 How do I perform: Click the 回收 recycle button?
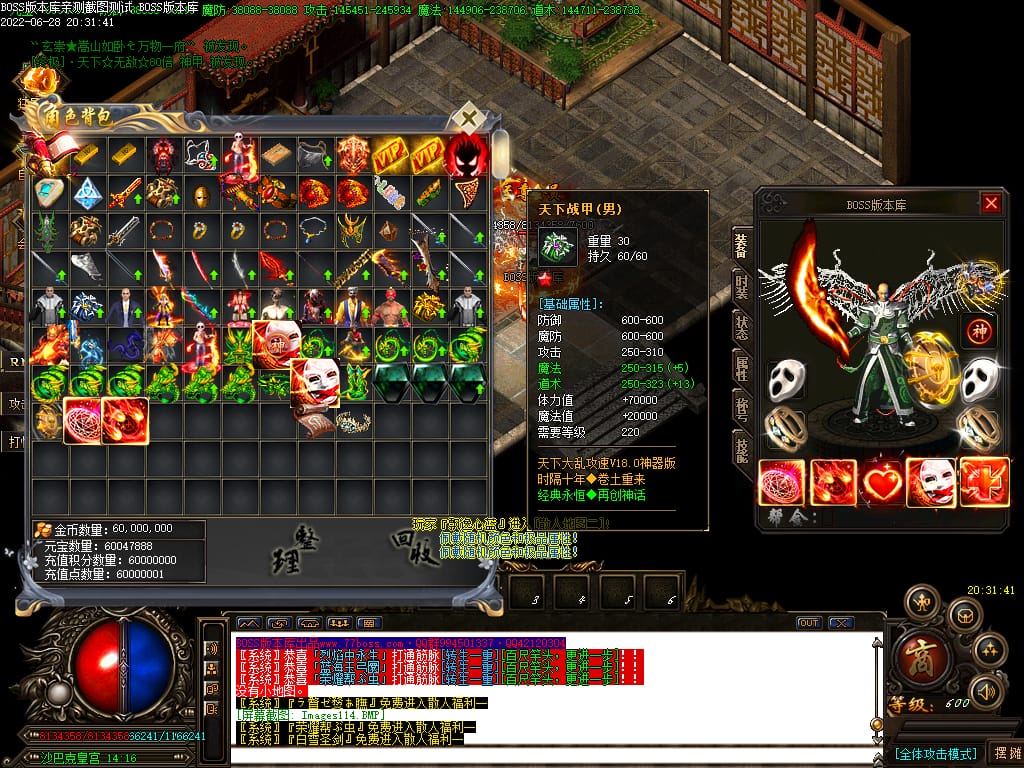(413, 546)
